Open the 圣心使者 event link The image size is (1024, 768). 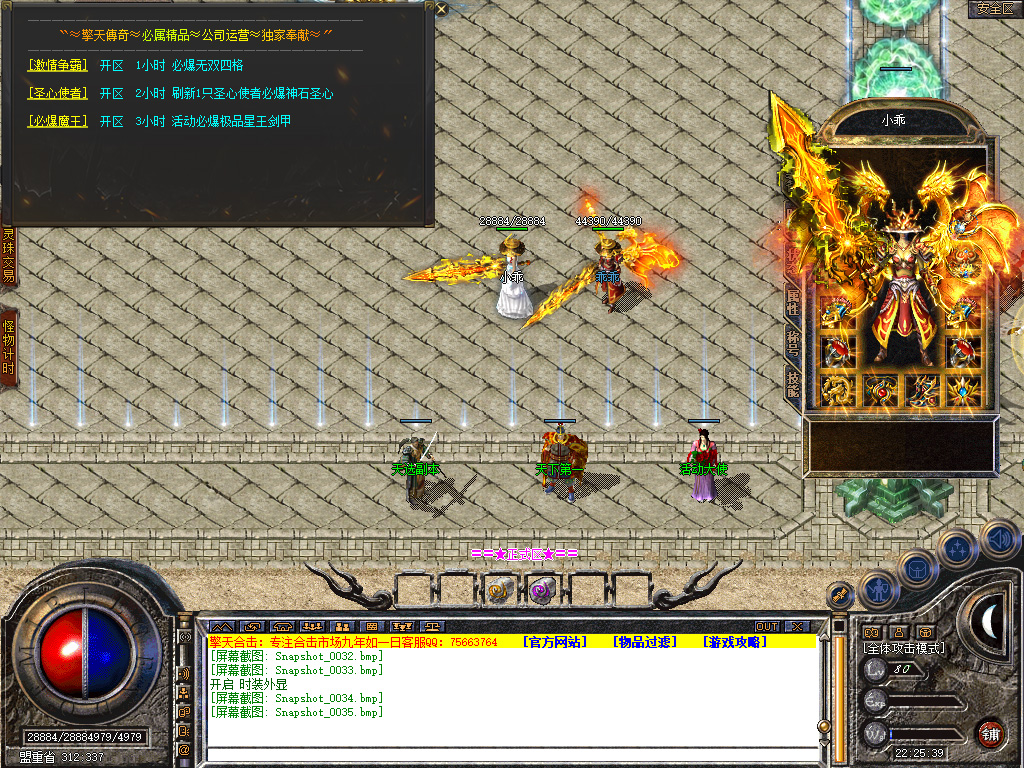click(58, 94)
